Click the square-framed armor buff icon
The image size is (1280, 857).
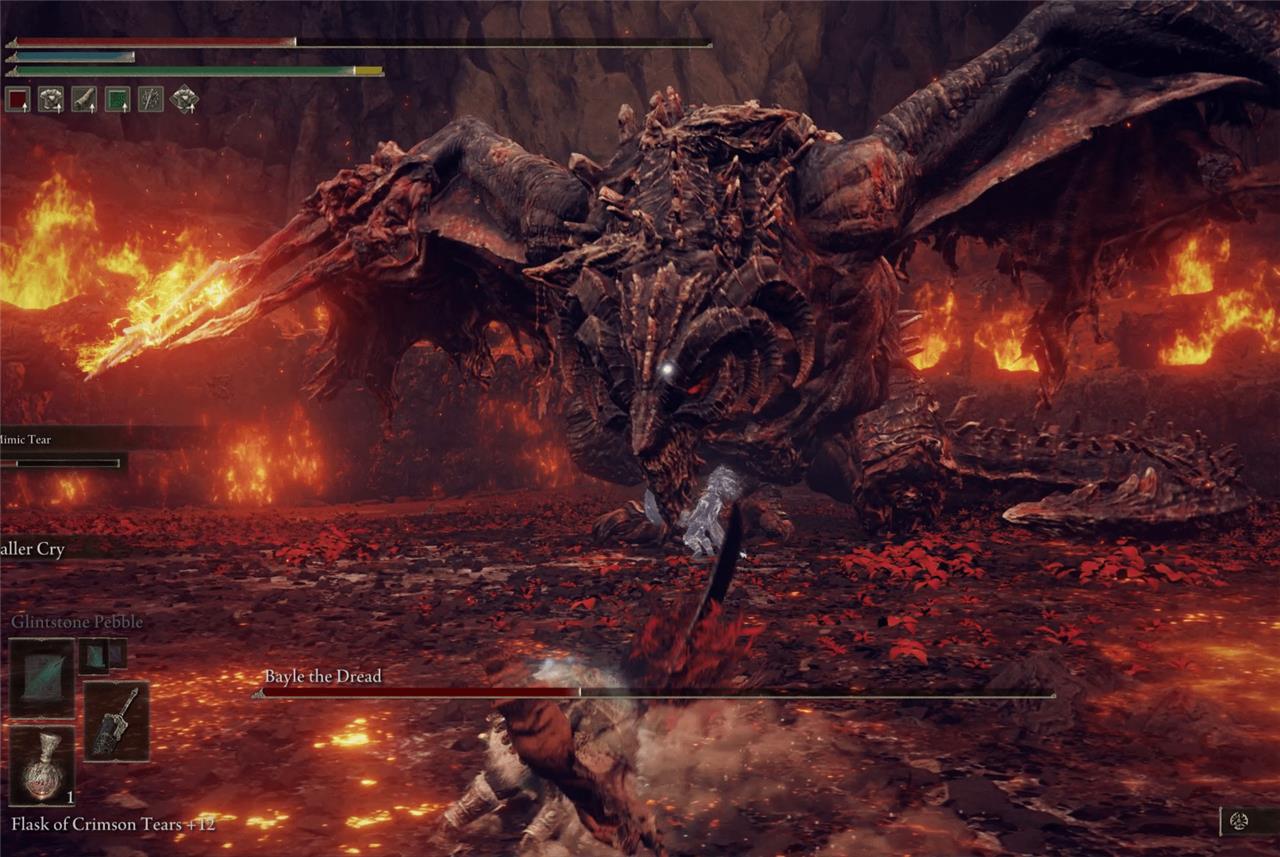click(x=51, y=99)
